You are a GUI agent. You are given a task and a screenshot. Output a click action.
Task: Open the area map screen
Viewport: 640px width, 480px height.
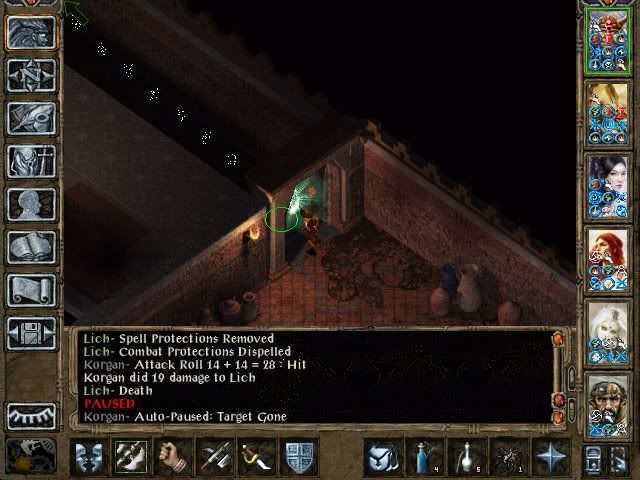coord(31,75)
